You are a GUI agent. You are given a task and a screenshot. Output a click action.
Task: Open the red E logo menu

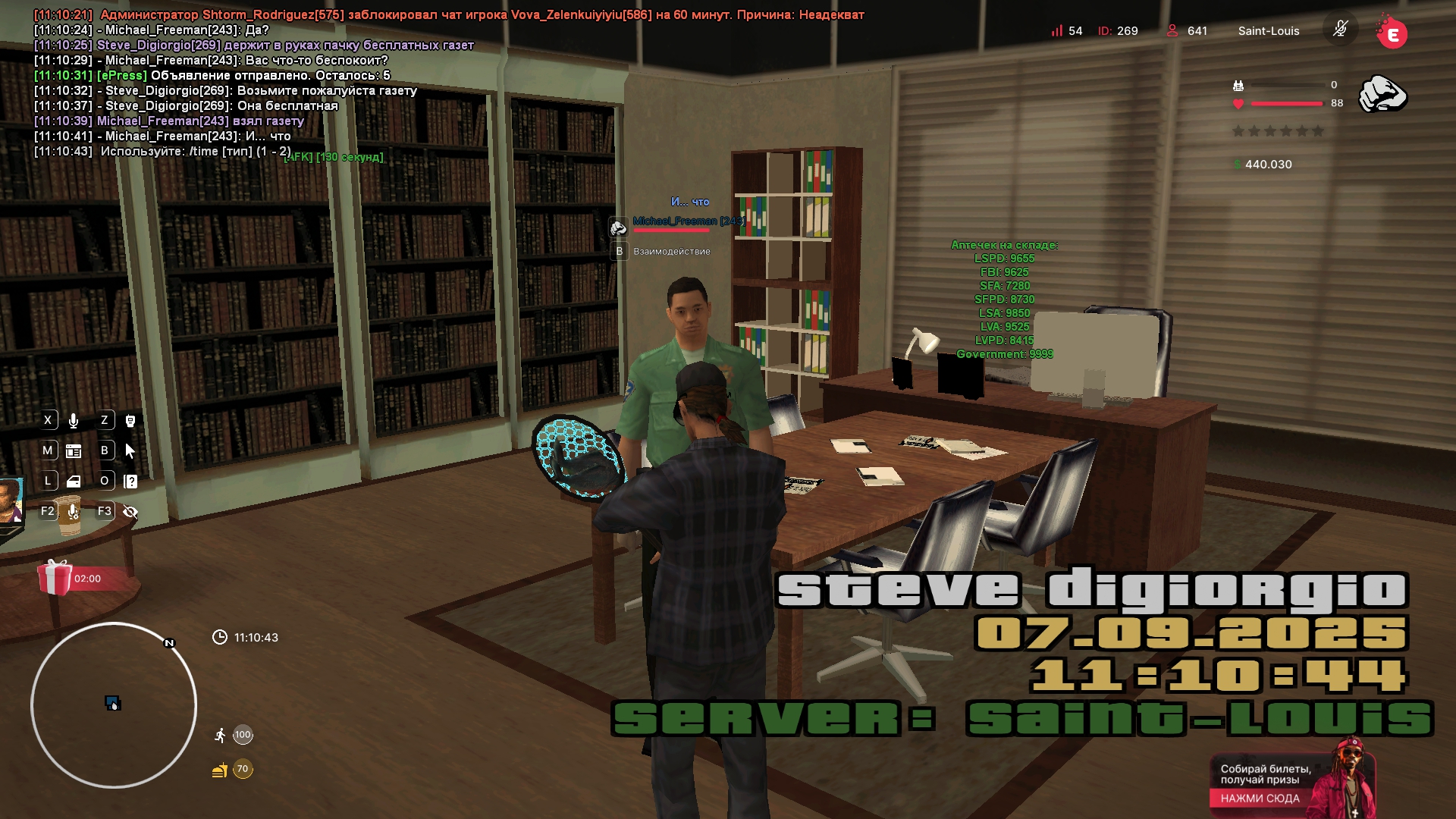coord(1392,33)
